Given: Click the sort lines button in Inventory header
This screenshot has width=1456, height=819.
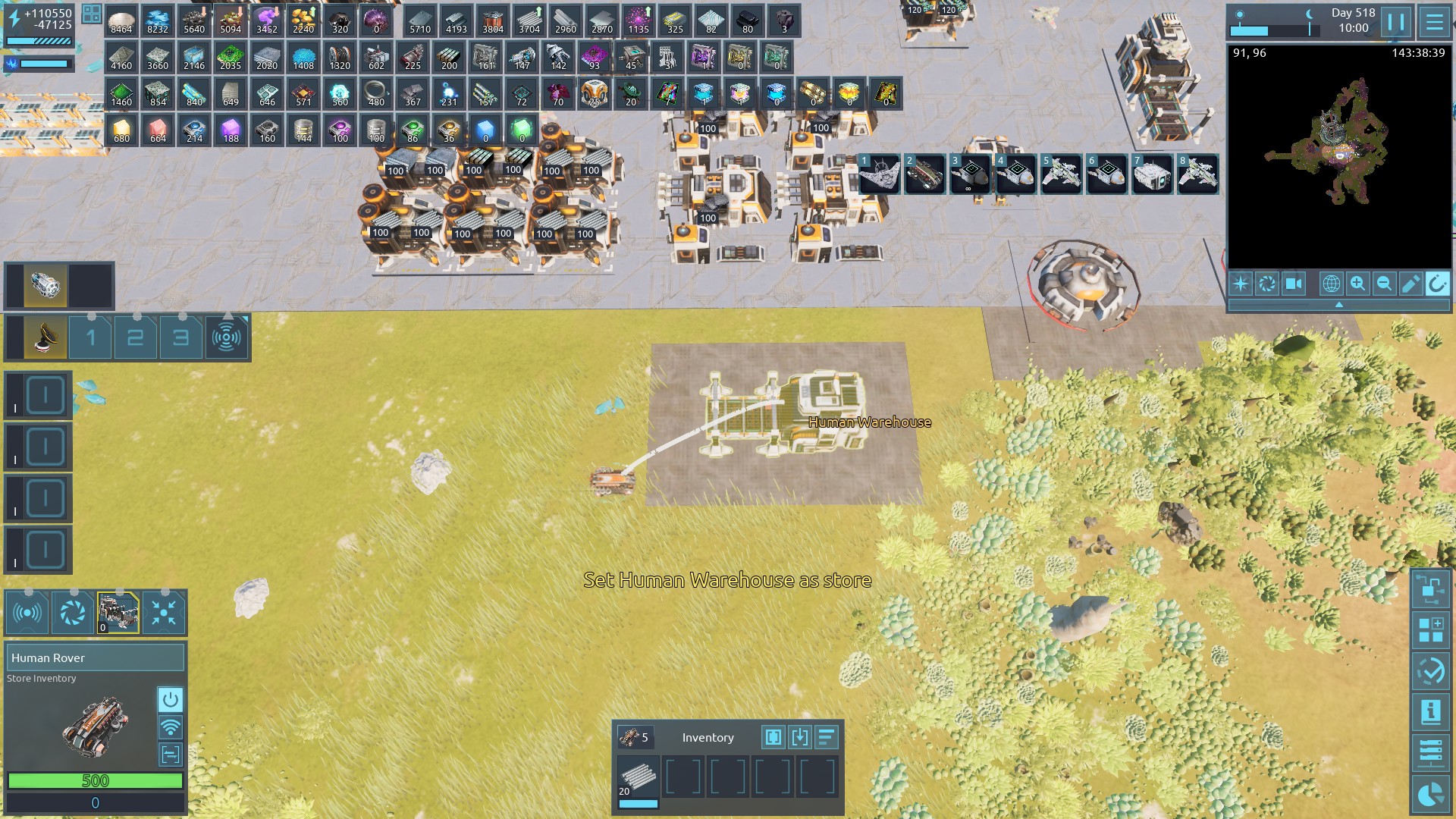Looking at the screenshot, I should [x=826, y=737].
